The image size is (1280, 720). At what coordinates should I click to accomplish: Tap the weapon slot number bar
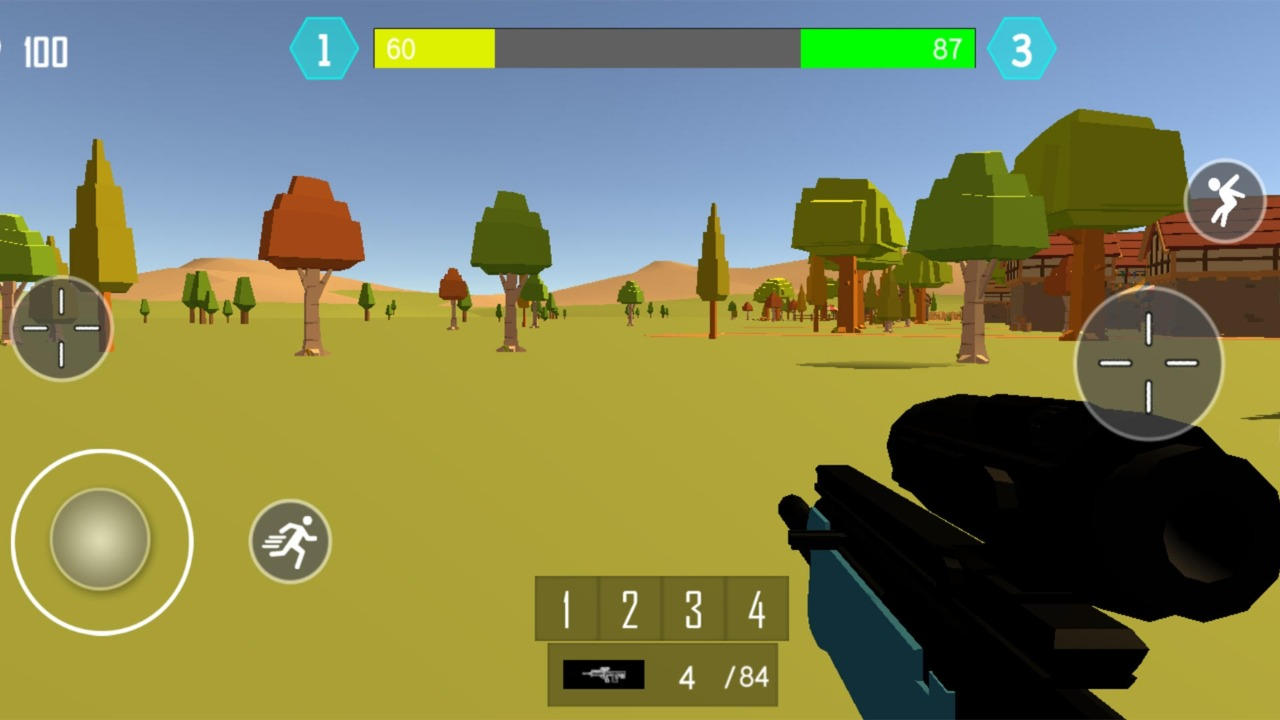point(660,609)
